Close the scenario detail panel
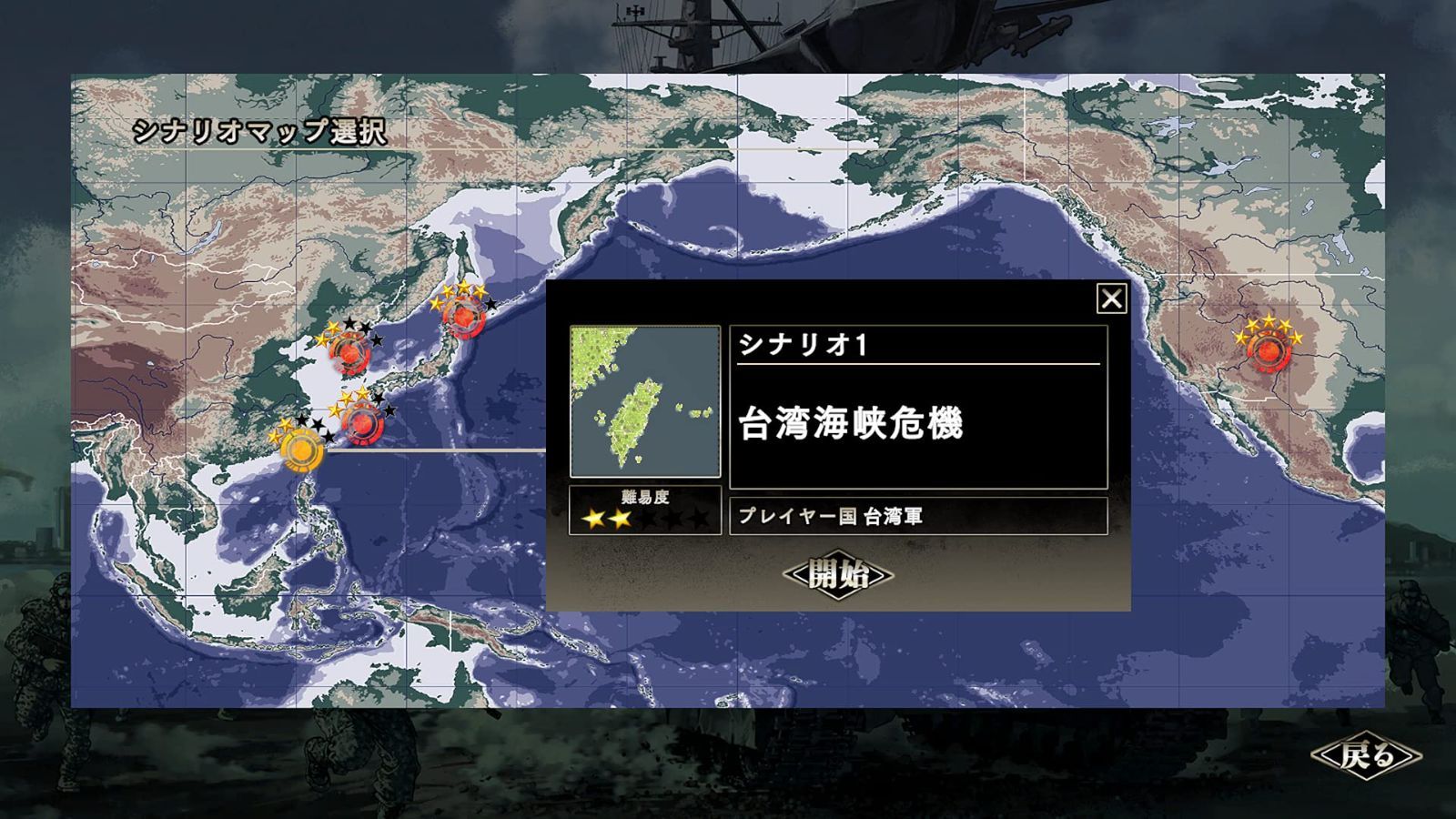1456x819 pixels. tap(1109, 298)
